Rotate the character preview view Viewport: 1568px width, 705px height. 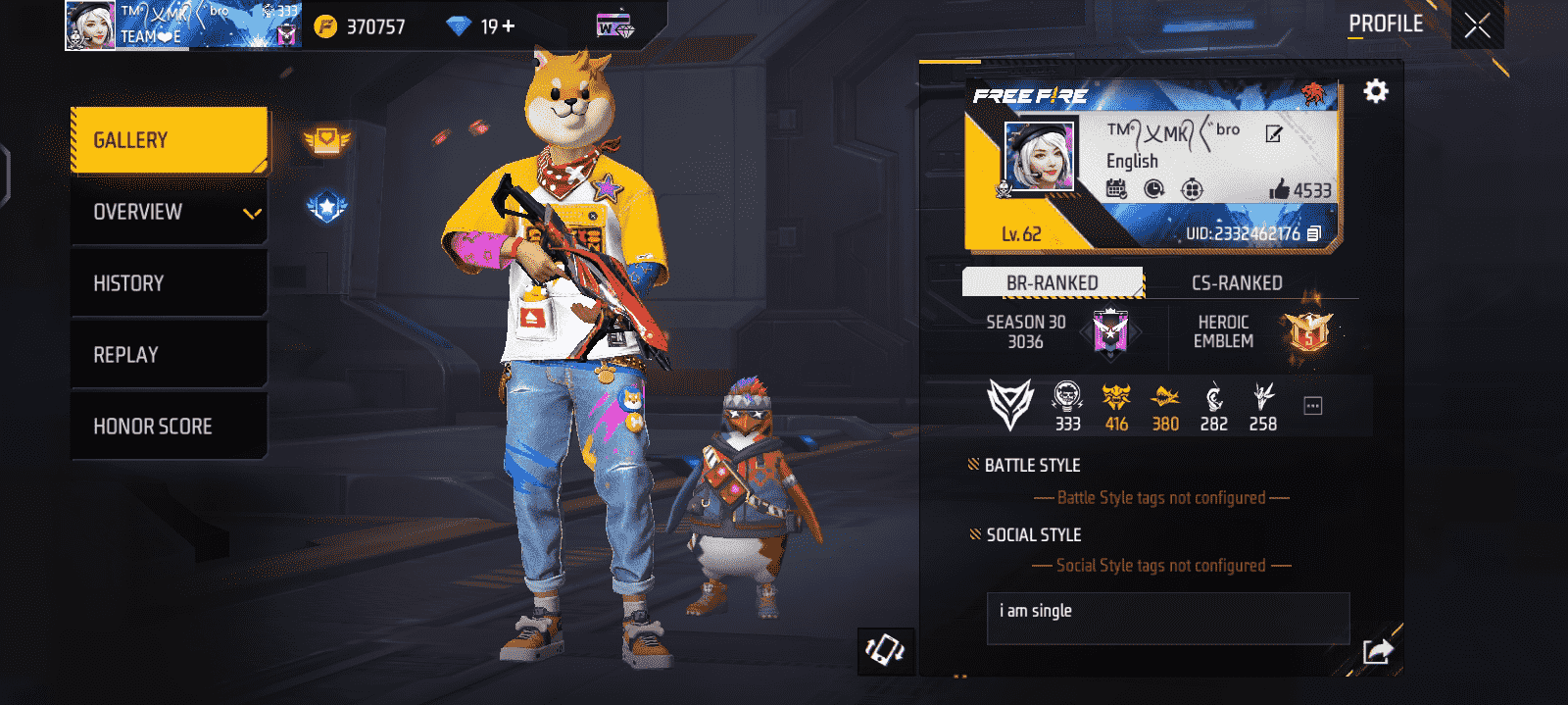[x=885, y=650]
